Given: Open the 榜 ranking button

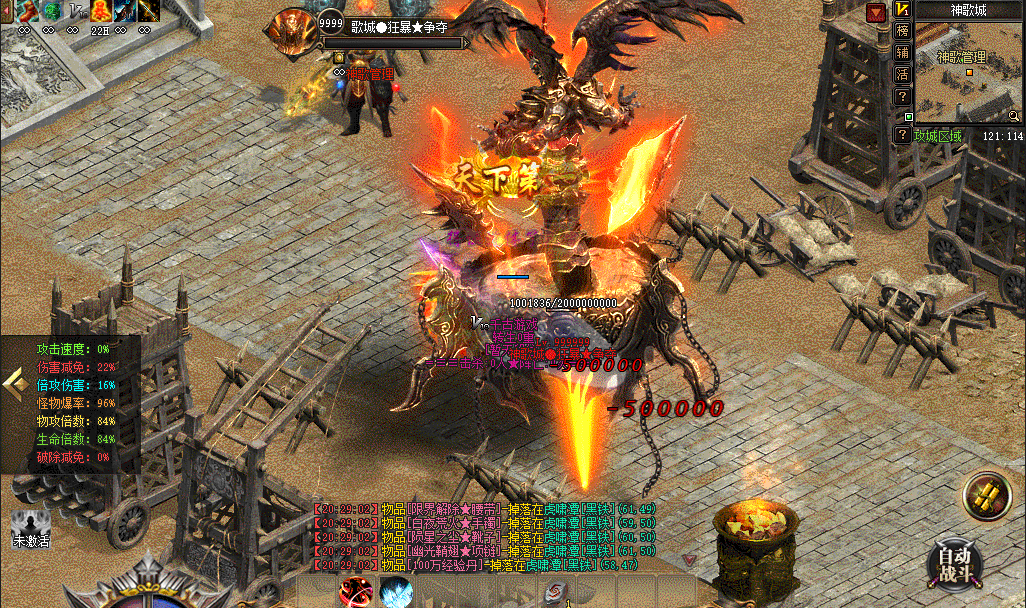Looking at the screenshot, I should coord(903,31).
